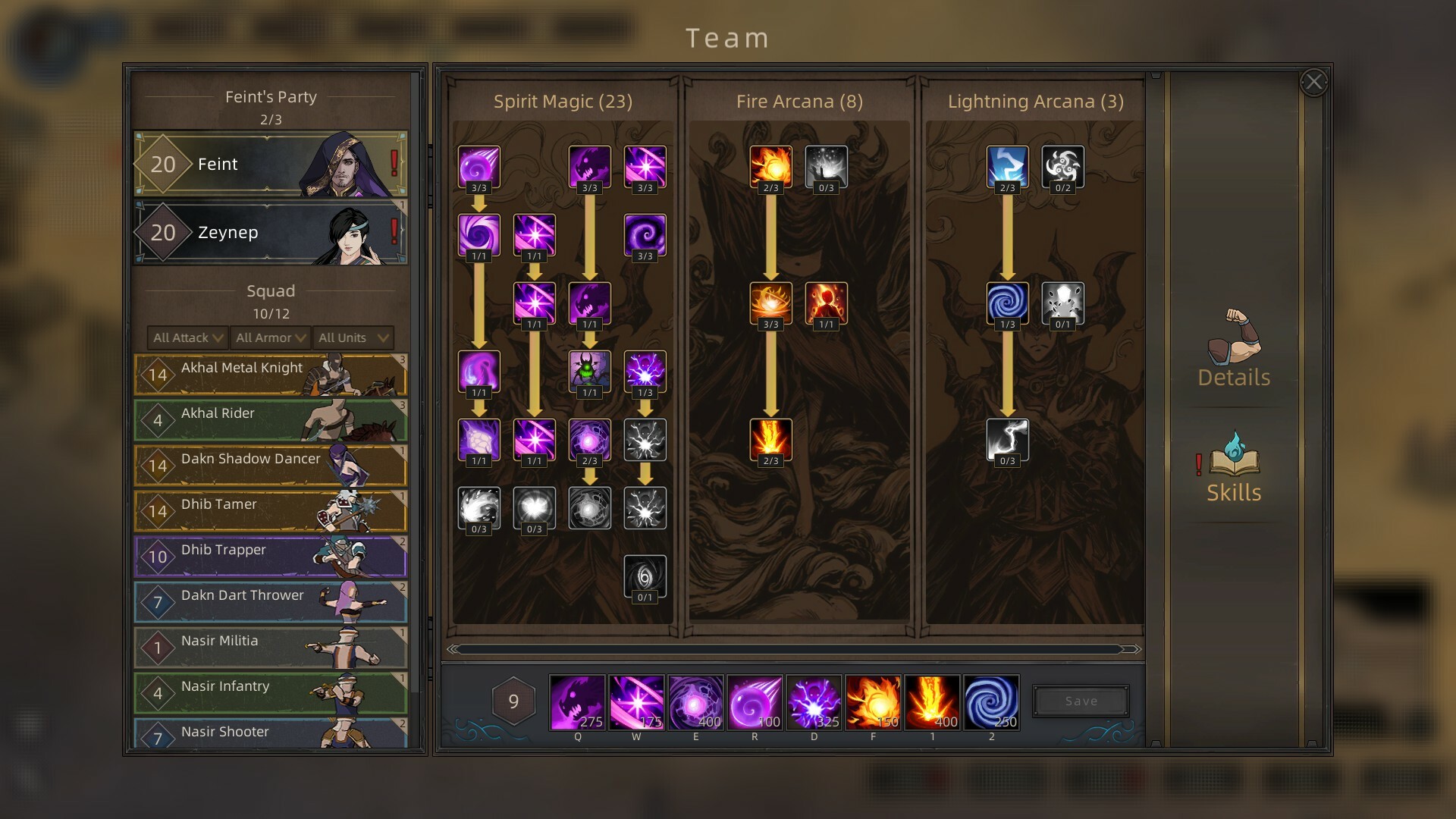The width and height of the screenshot is (1456, 819).
Task: Select the flame pillar skill at 2/3
Action: coord(770,440)
